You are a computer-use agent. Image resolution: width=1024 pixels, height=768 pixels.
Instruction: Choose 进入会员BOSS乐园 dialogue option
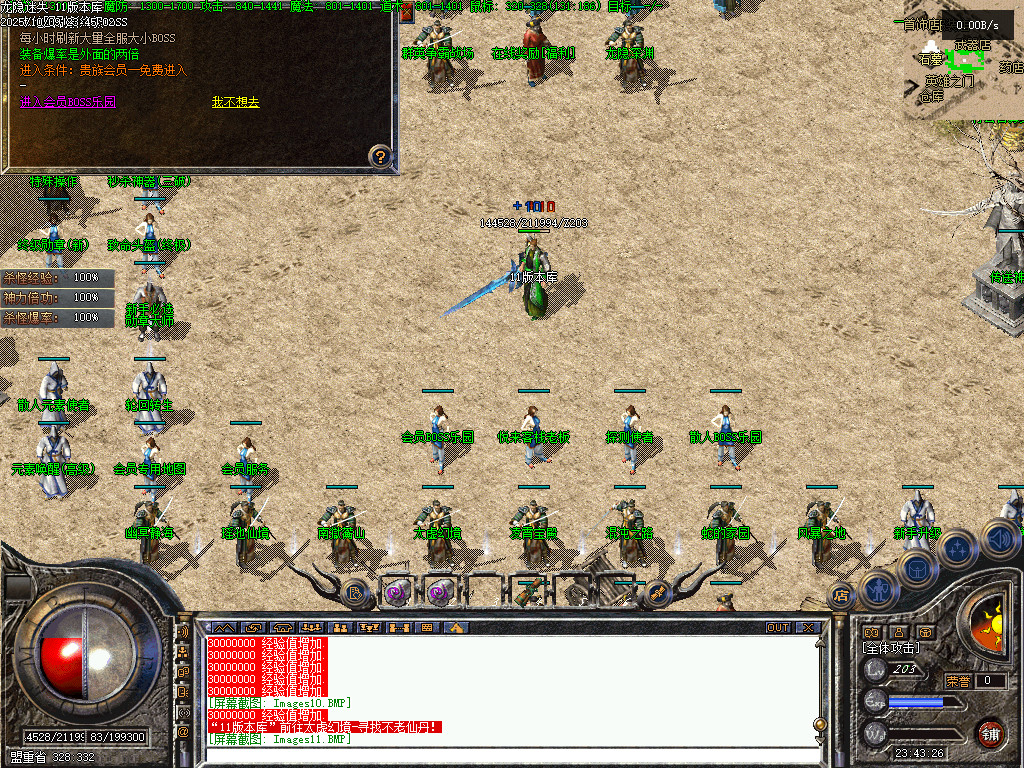[x=68, y=102]
